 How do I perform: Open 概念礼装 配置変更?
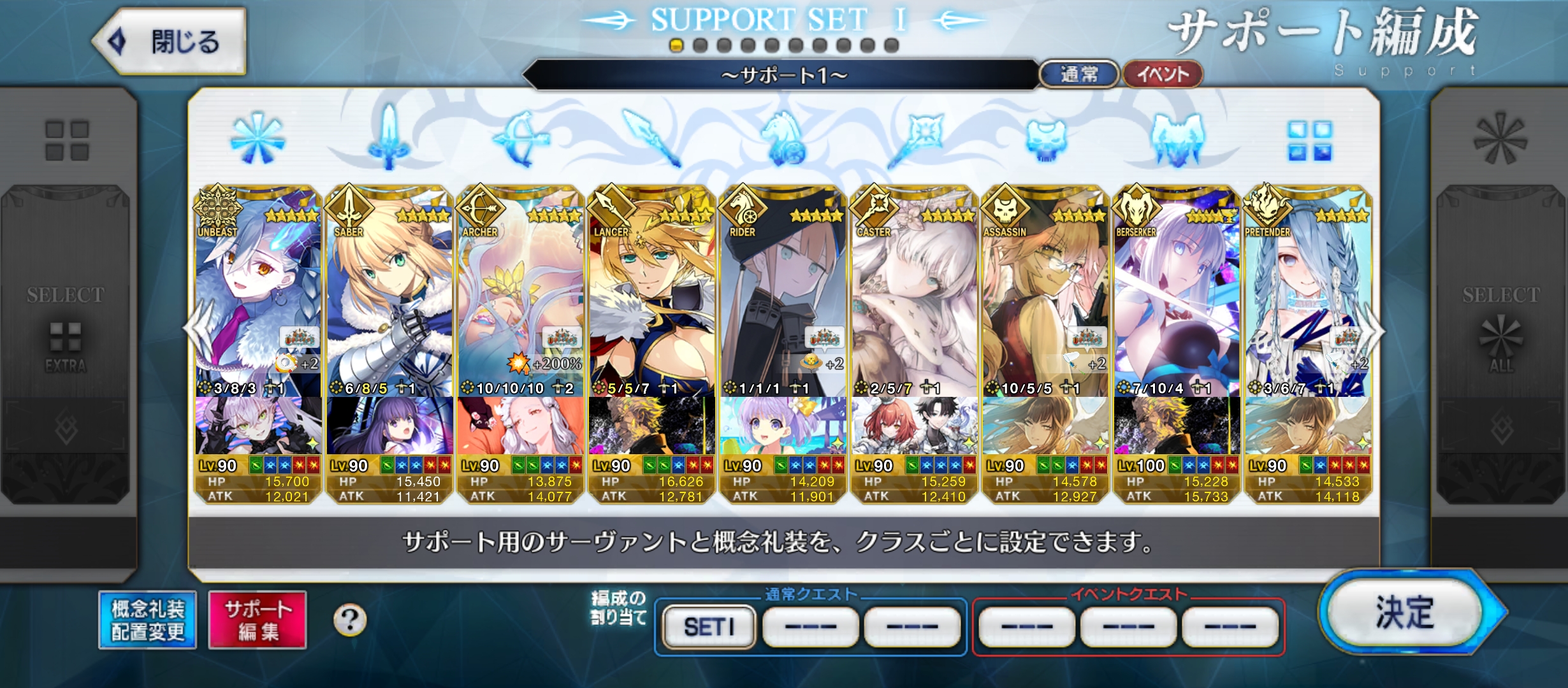coord(148,620)
